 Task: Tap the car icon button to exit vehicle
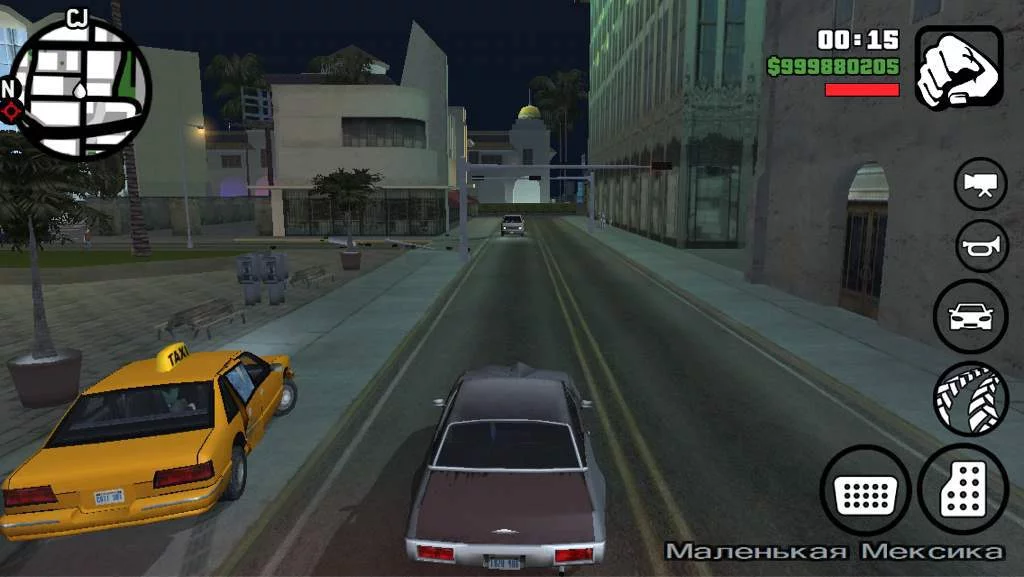click(x=970, y=317)
